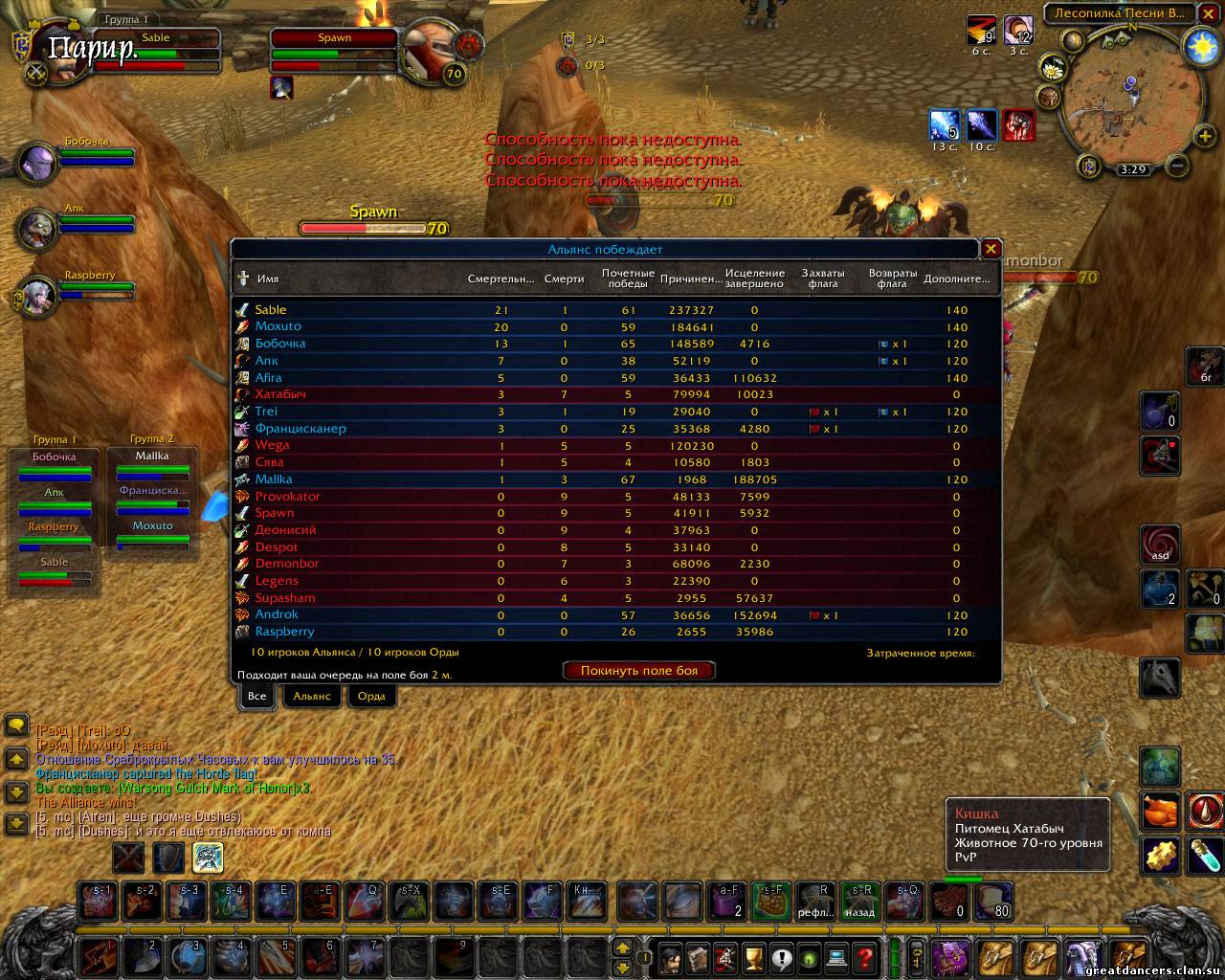1225x980 pixels.
Task: Click the Имя column header
Action: click(x=268, y=278)
